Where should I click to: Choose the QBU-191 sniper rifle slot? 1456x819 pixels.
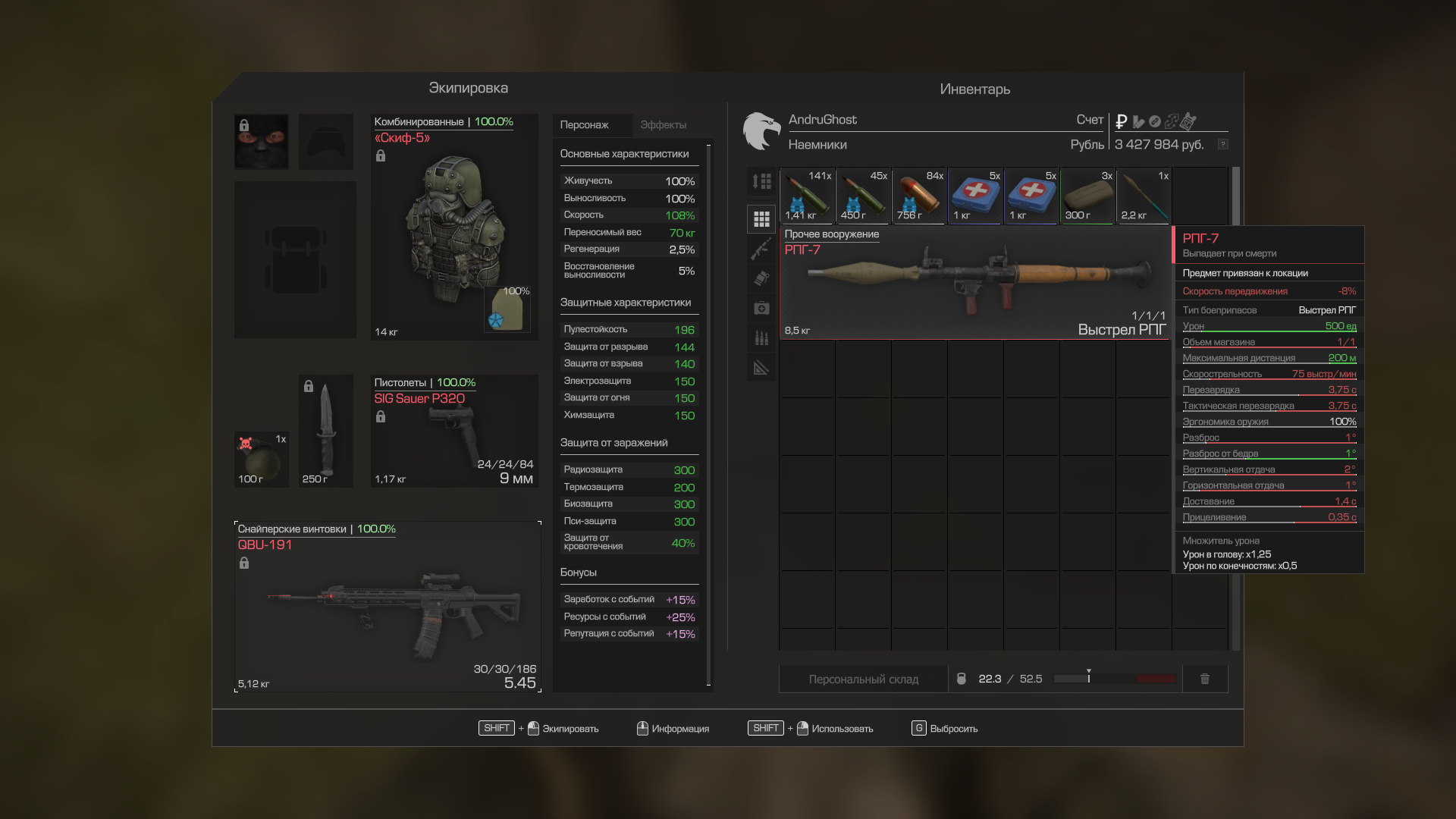[x=388, y=607]
